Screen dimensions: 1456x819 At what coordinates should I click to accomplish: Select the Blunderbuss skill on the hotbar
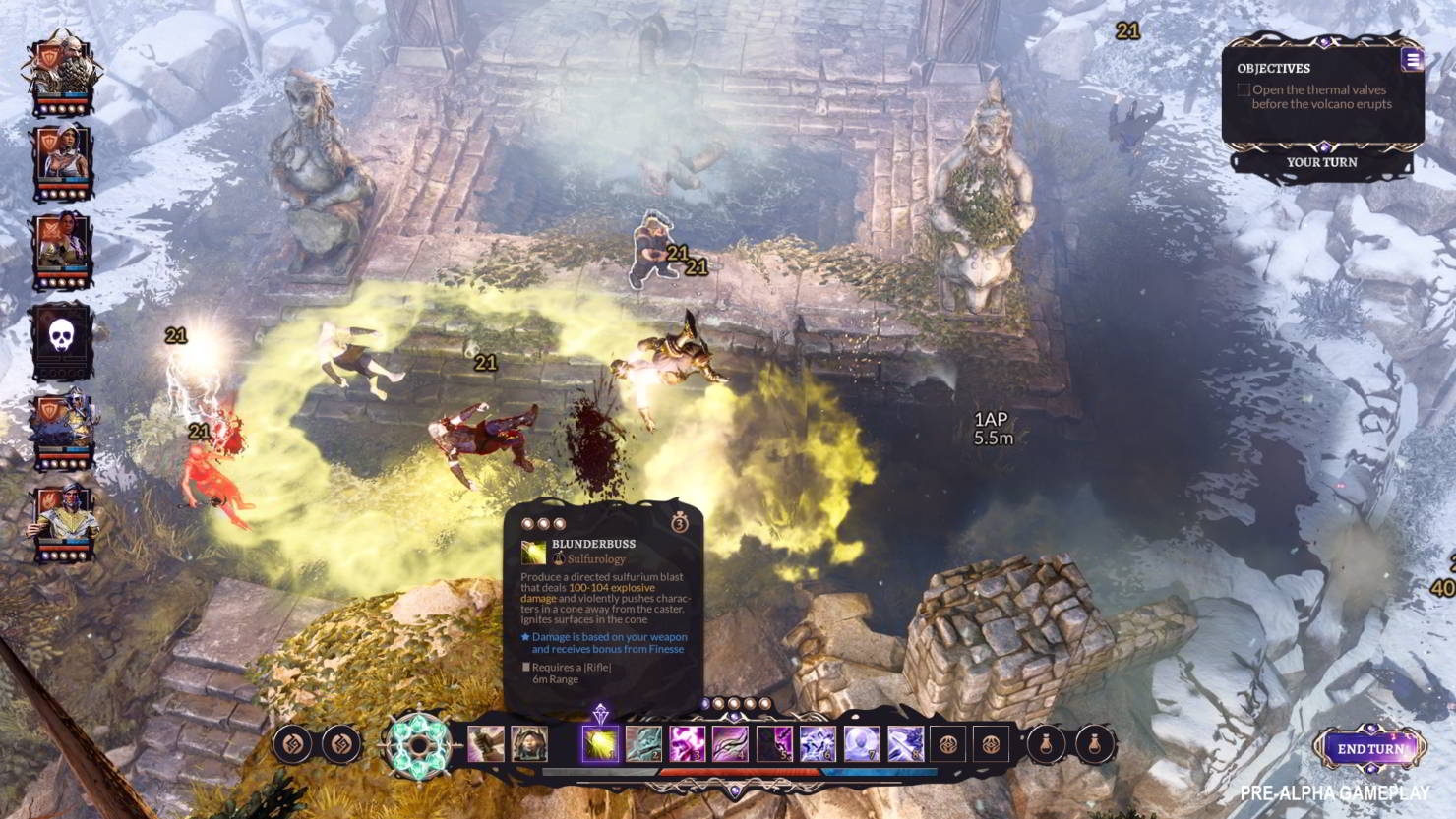(x=598, y=745)
